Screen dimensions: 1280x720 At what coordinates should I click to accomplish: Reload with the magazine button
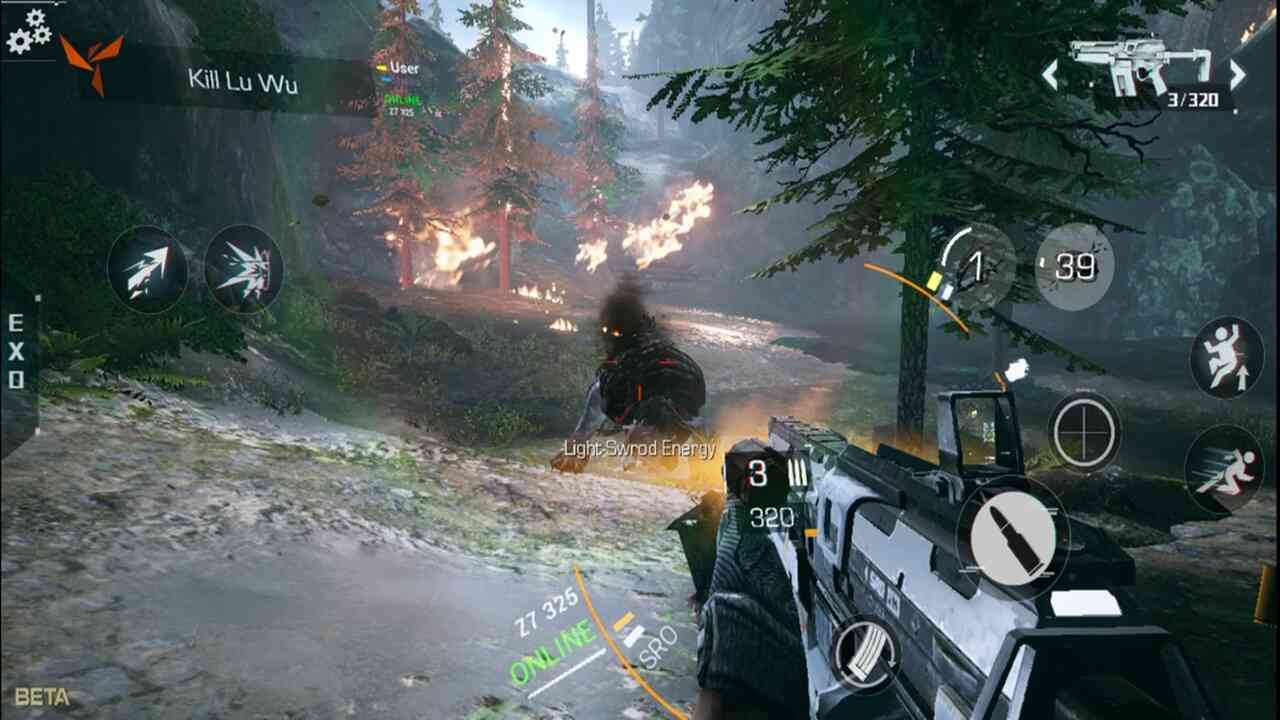click(864, 655)
